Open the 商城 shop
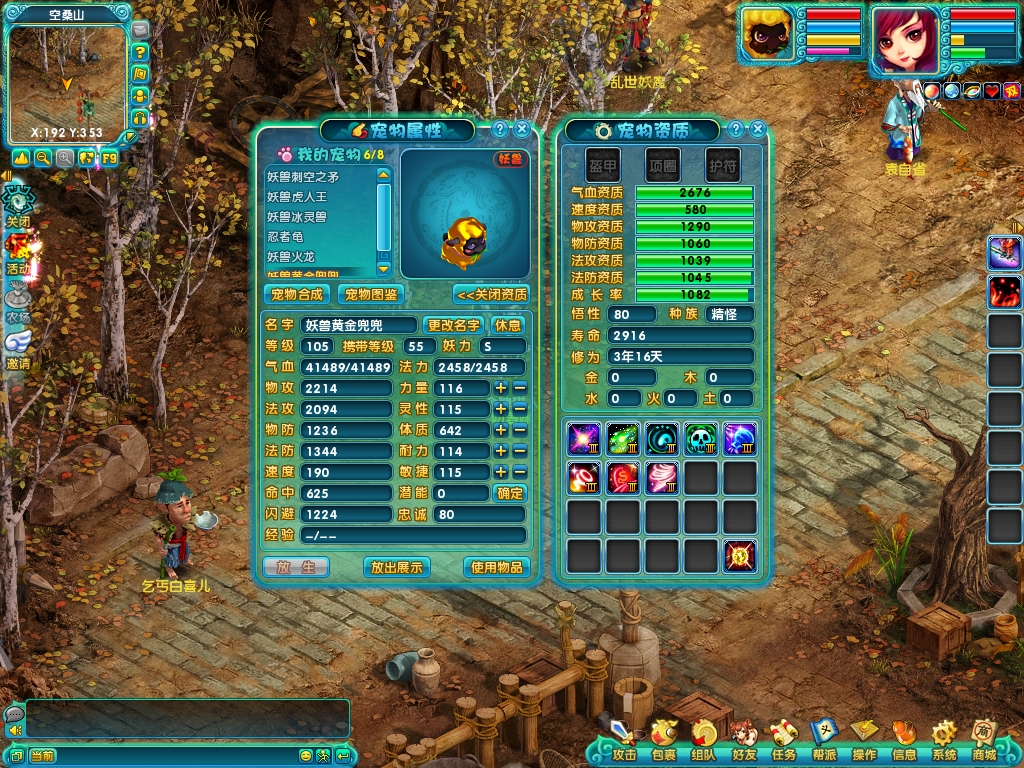Screen dimensions: 1024x768 coord(983,742)
